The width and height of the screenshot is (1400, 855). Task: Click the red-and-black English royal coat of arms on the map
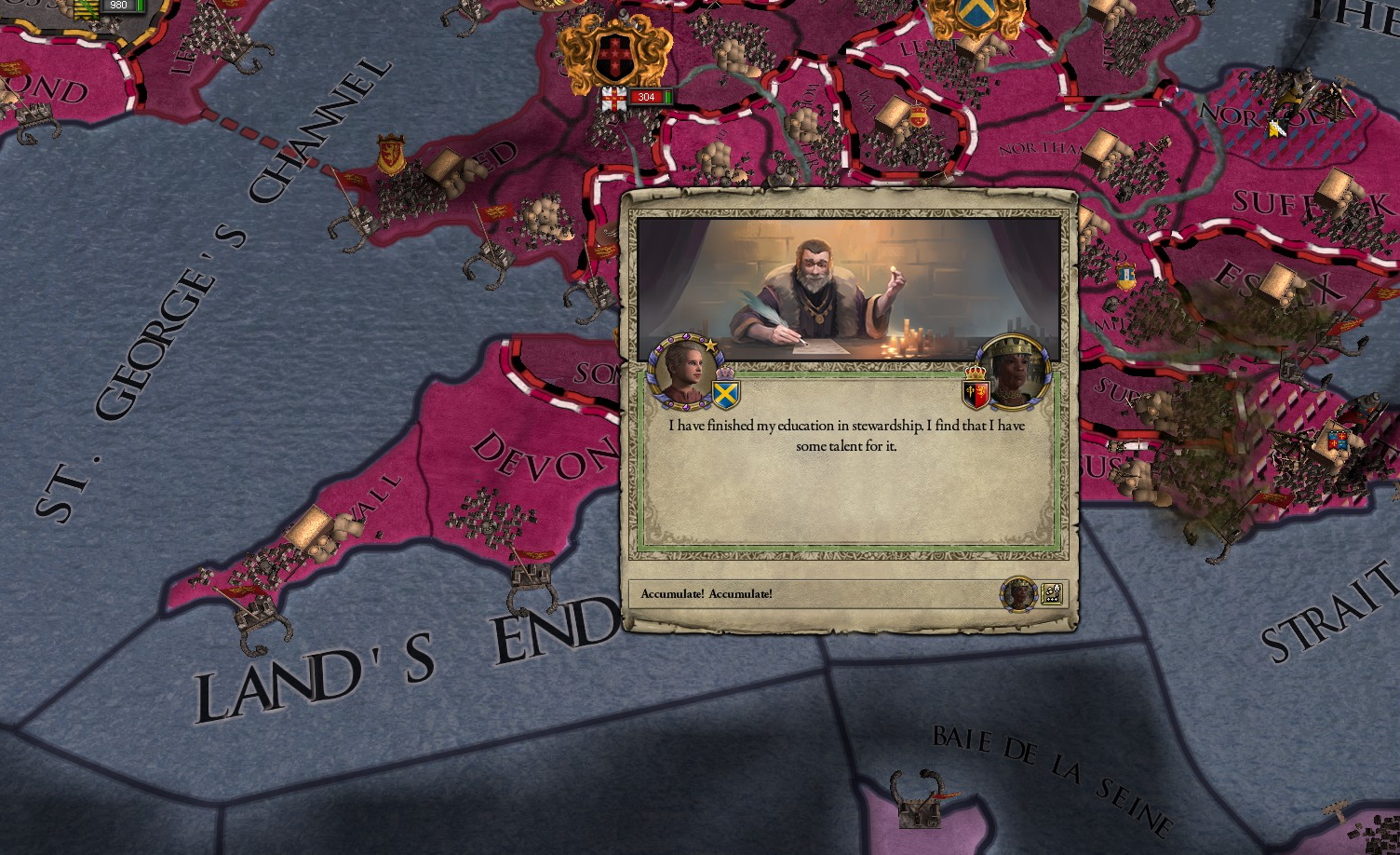tap(616, 54)
